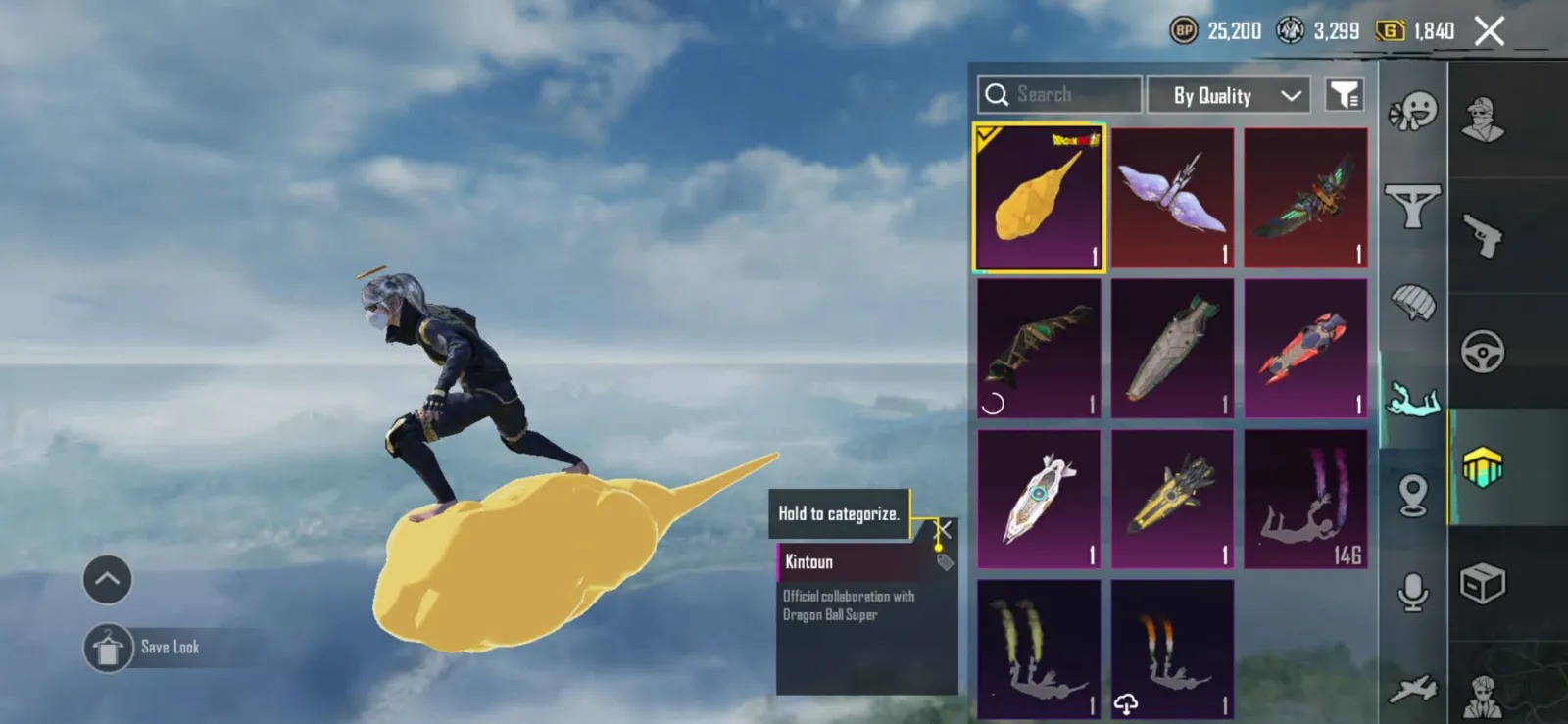This screenshot has width=1568, height=724.
Task: Open the microphone voice category tab
Action: tap(1412, 592)
